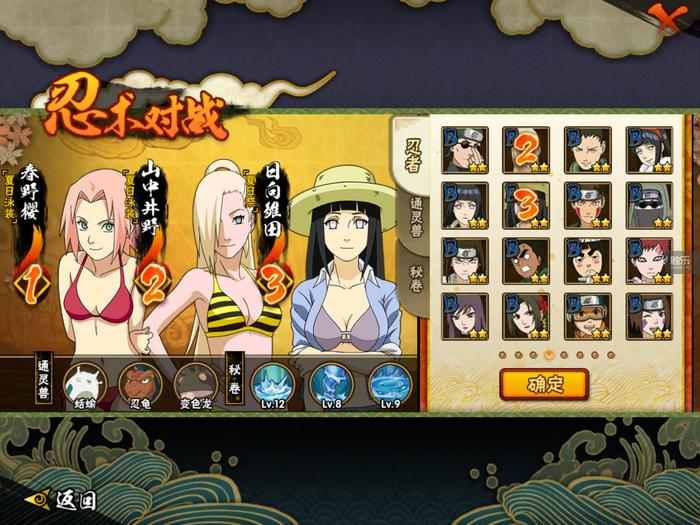This screenshot has height=525, width=700.
Task: Select the sunglasses ninja portrait
Action: (465, 150)
